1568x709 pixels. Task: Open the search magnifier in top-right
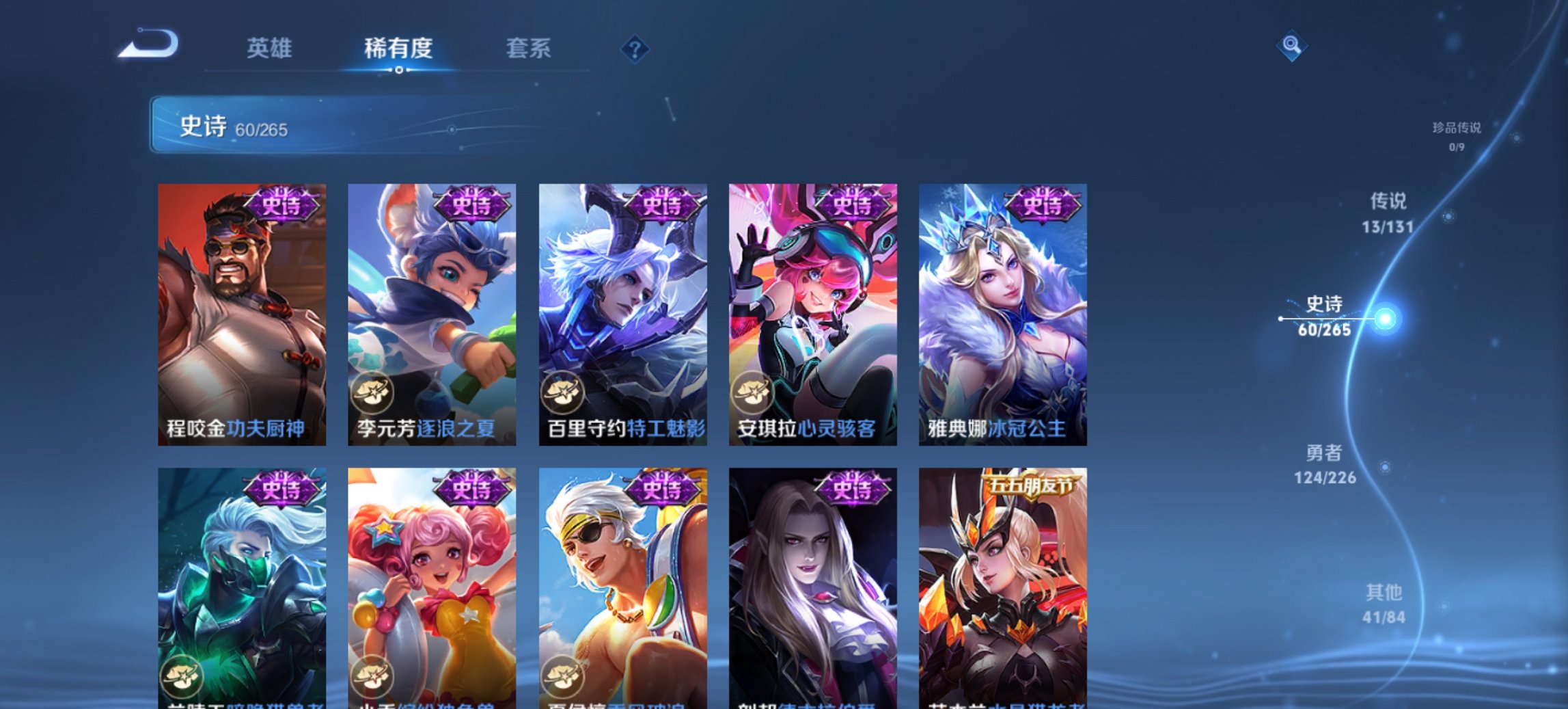(x=1290, y=46)
